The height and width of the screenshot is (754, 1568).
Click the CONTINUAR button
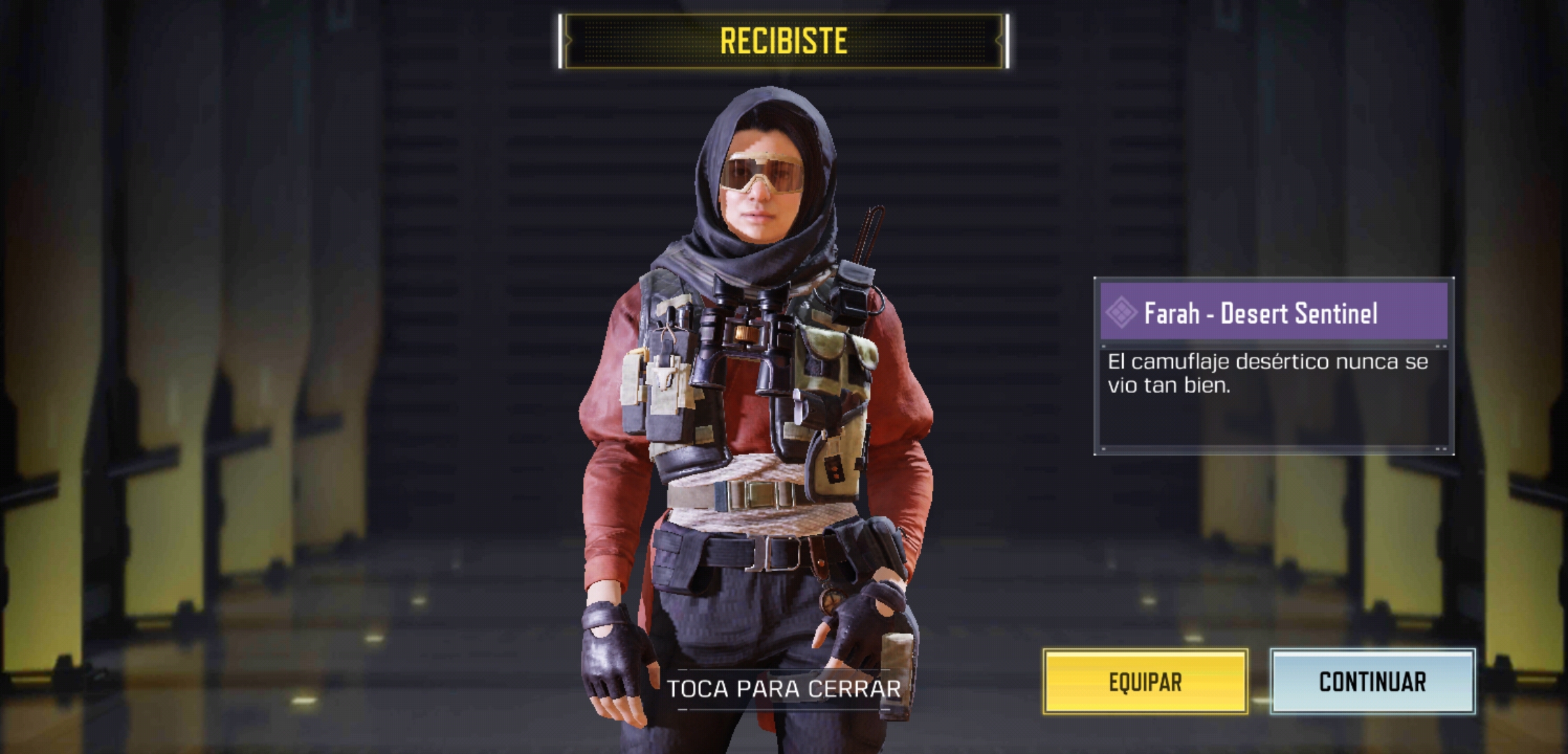point(1372,681)
